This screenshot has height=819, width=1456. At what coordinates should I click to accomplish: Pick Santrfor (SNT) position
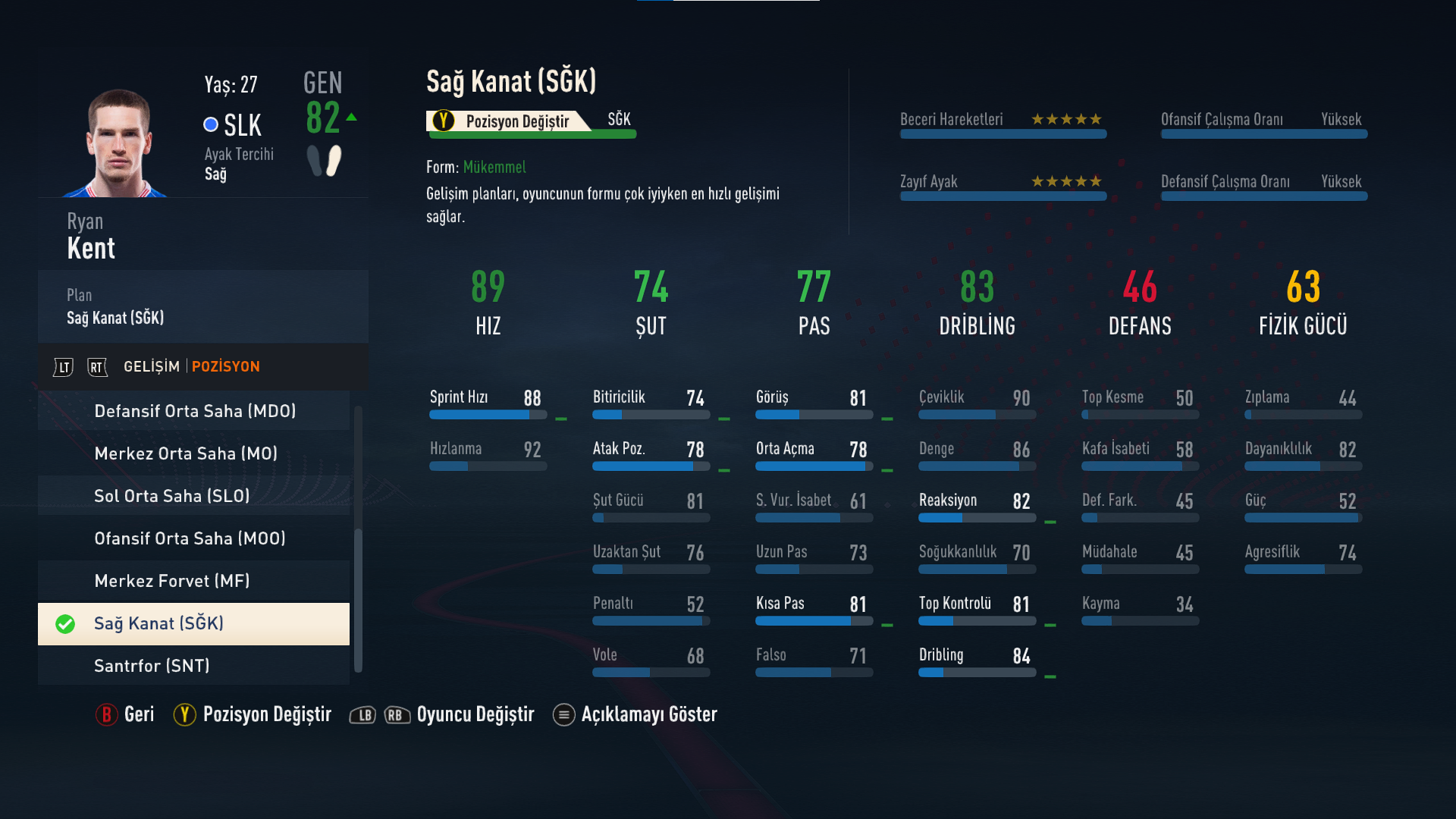tap(194, 666)
